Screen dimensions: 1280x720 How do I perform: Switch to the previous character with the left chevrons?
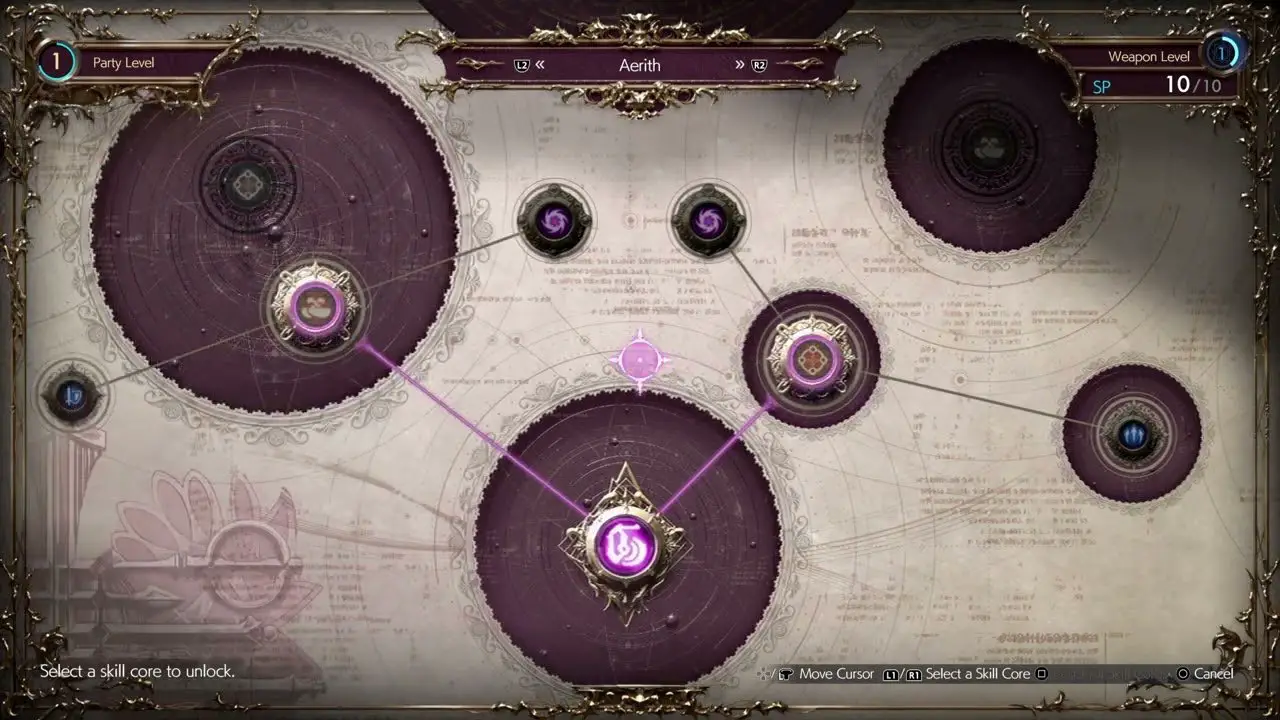click(540, 65)
